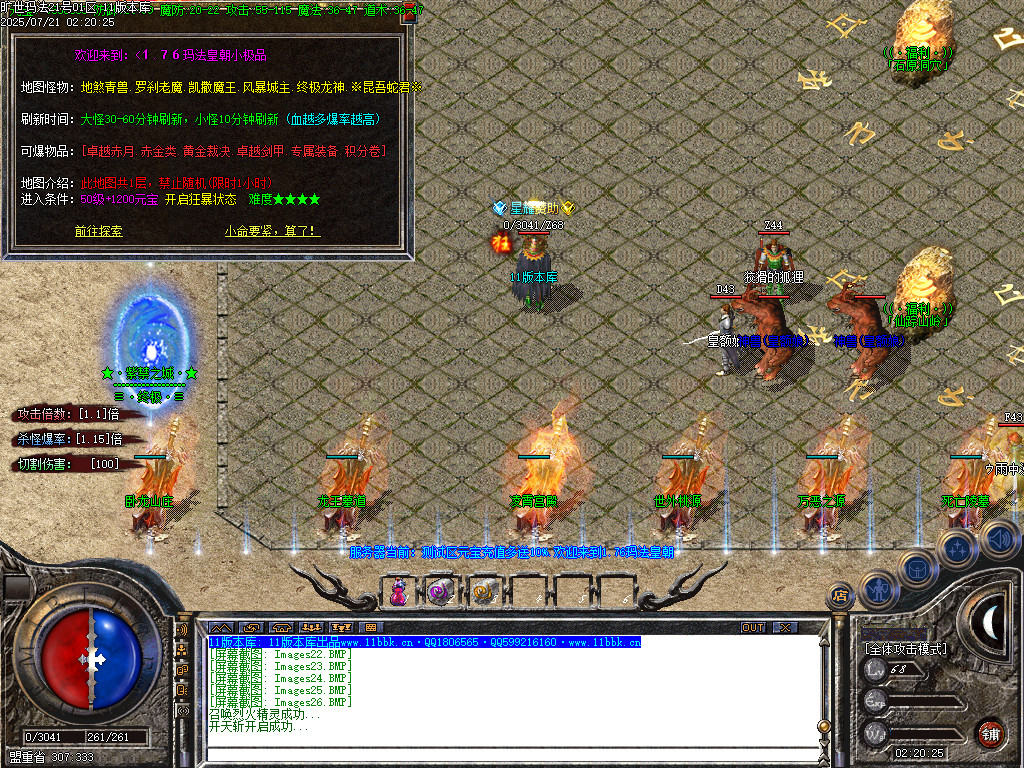Viewport: 1024px width, 768px height.
Task: Open the character figure panel button
Action: tap(878, 589)
